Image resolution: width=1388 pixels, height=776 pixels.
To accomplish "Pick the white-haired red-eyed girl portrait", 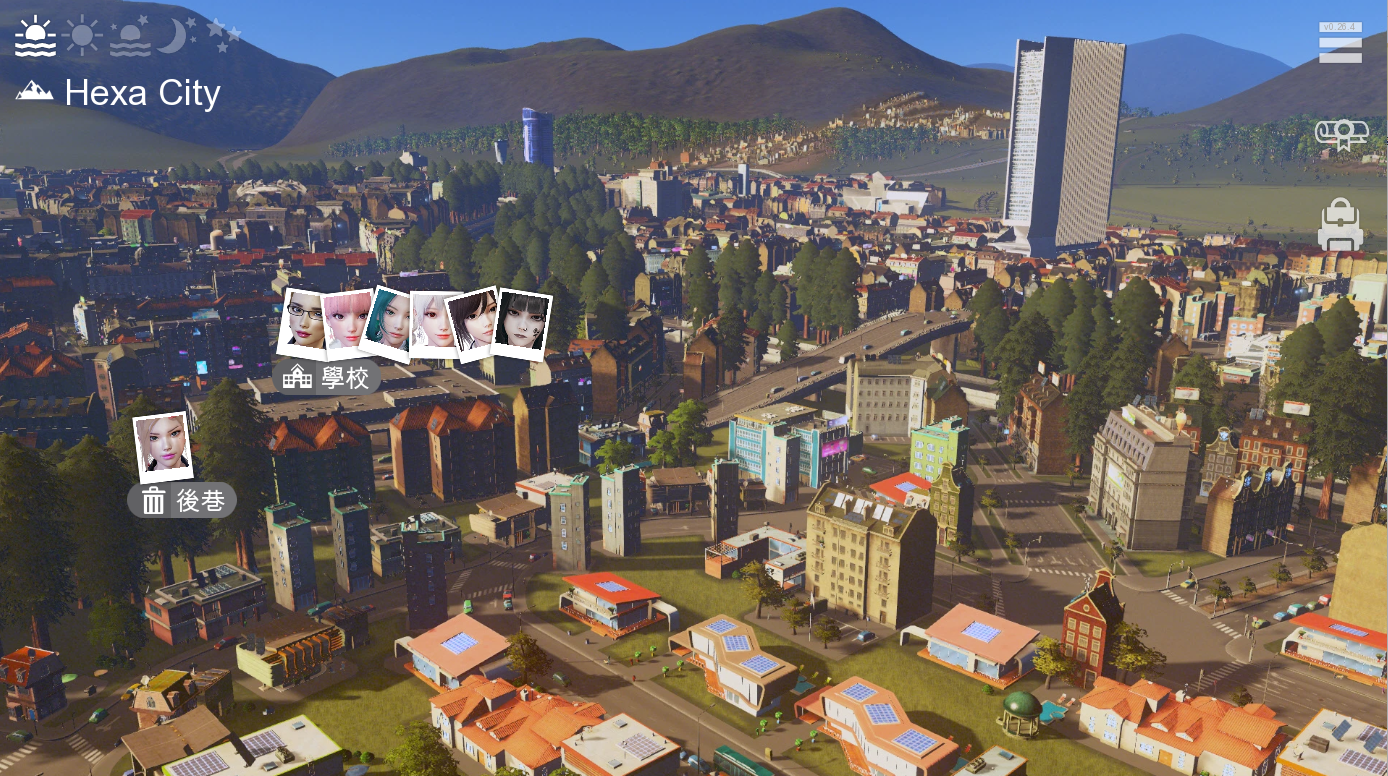I will [434, 322].
